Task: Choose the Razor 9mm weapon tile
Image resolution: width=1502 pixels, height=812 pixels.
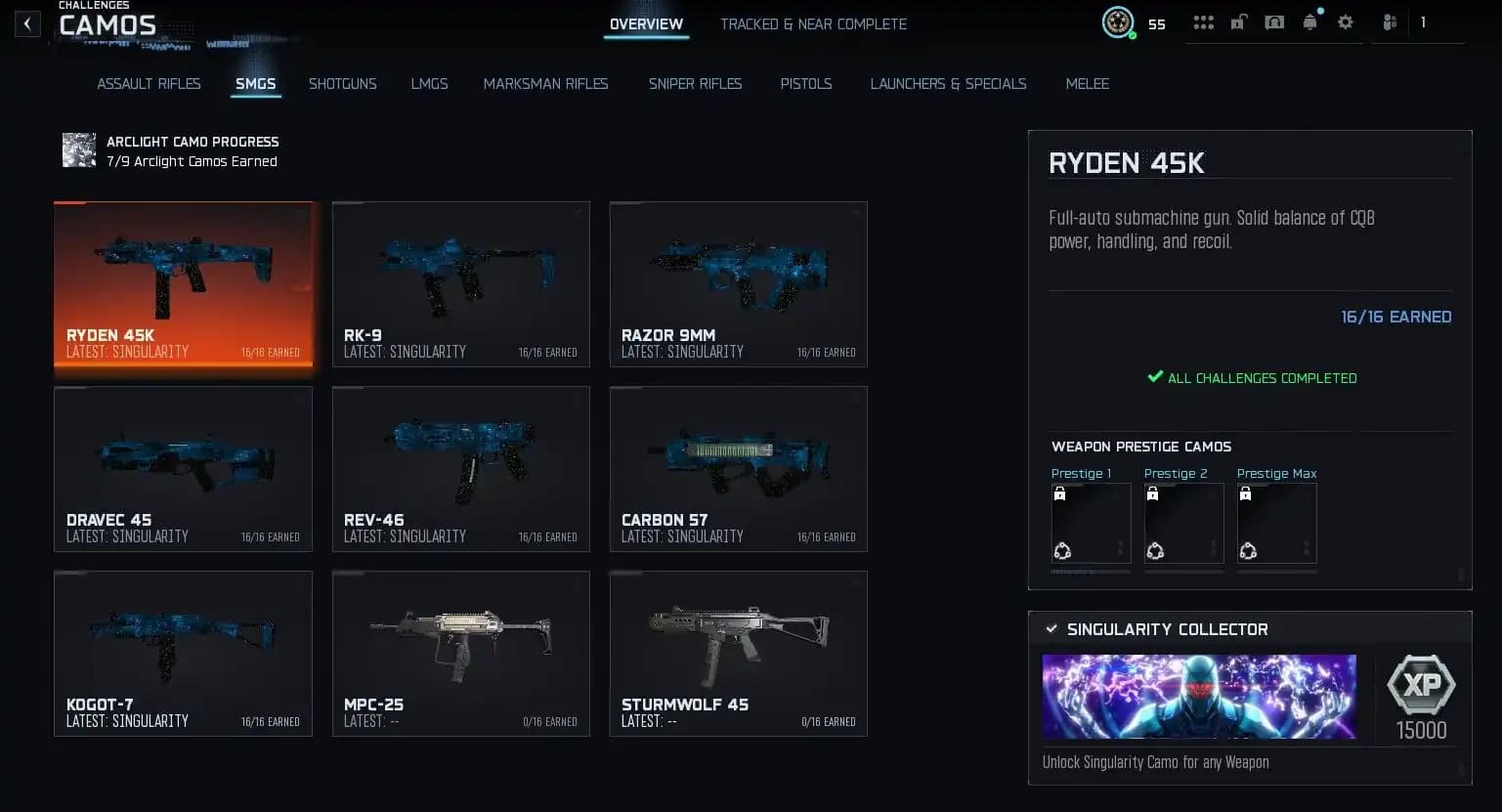Action: pos(738,284)
